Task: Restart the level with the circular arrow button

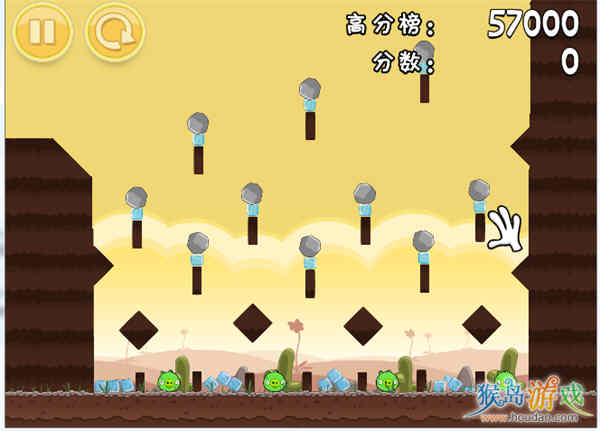Action: coord(114,32)
